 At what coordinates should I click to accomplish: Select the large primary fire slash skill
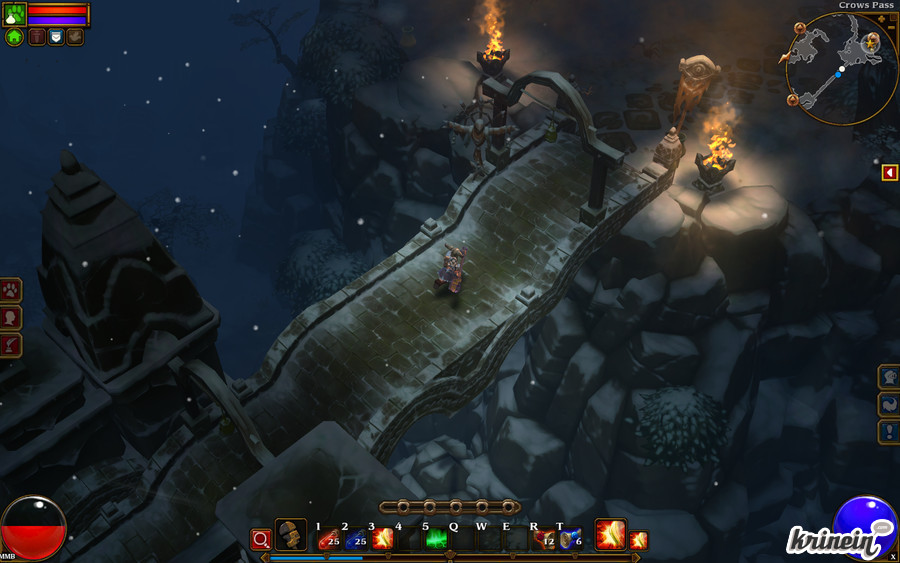point(610,535)
